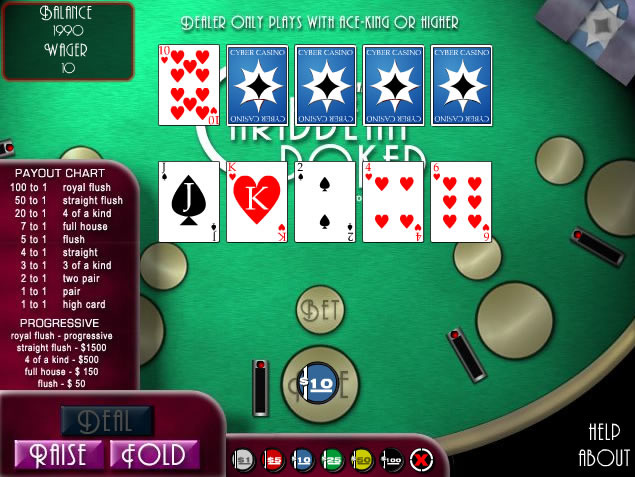Click the Raise button
This screenshot has width=635, height=477.
(58, 455)
